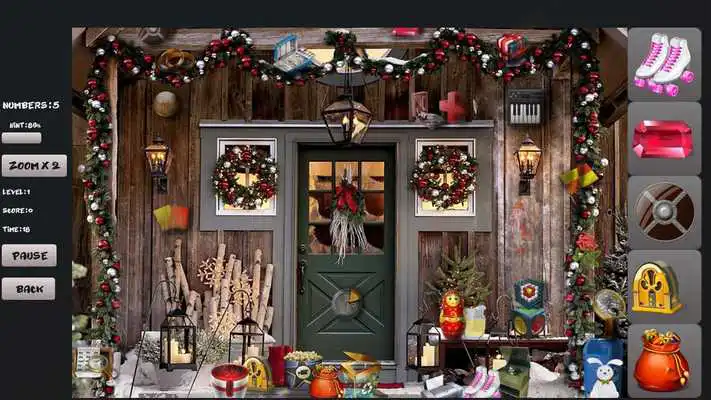The width and height of the screenshot is (711, 400).
Task: Choose the red gemstone target item
Action: 663,138
